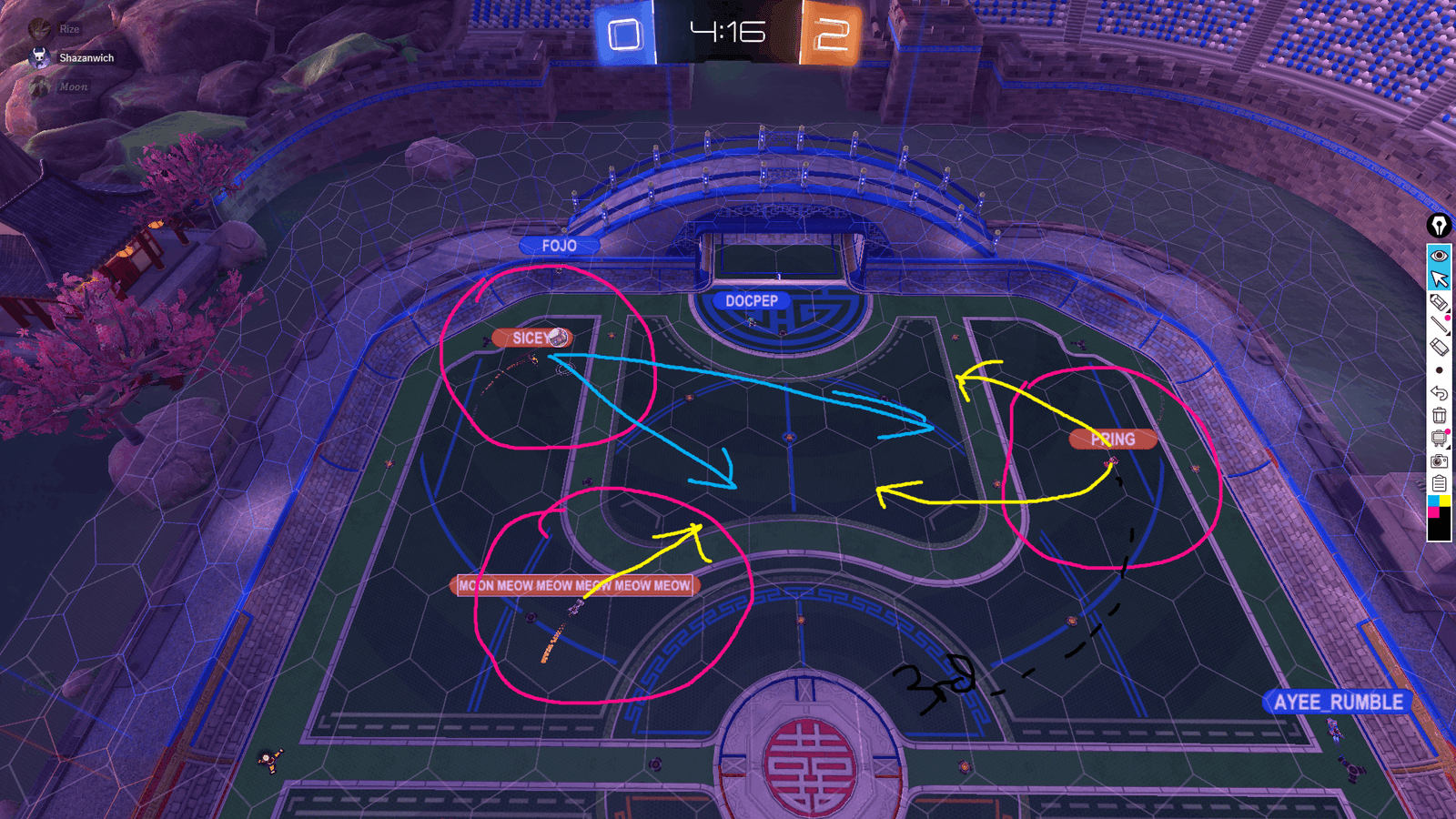This screenshot has height=819, width=1456.
Task: Select the arrow cursor tool
Action: coord(1440,278)
